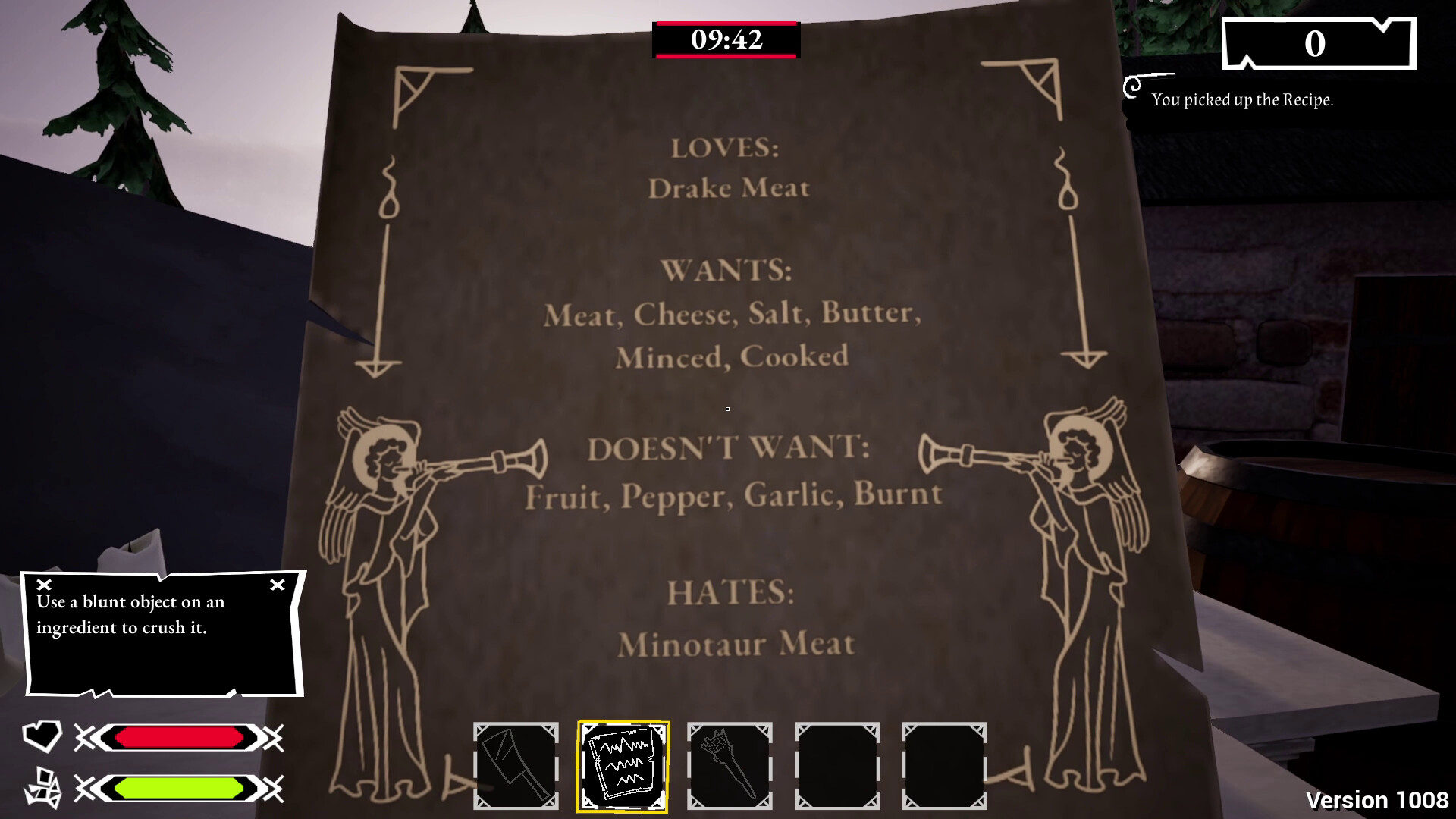Click the timer banner showing 09:42

click(727, 39)
